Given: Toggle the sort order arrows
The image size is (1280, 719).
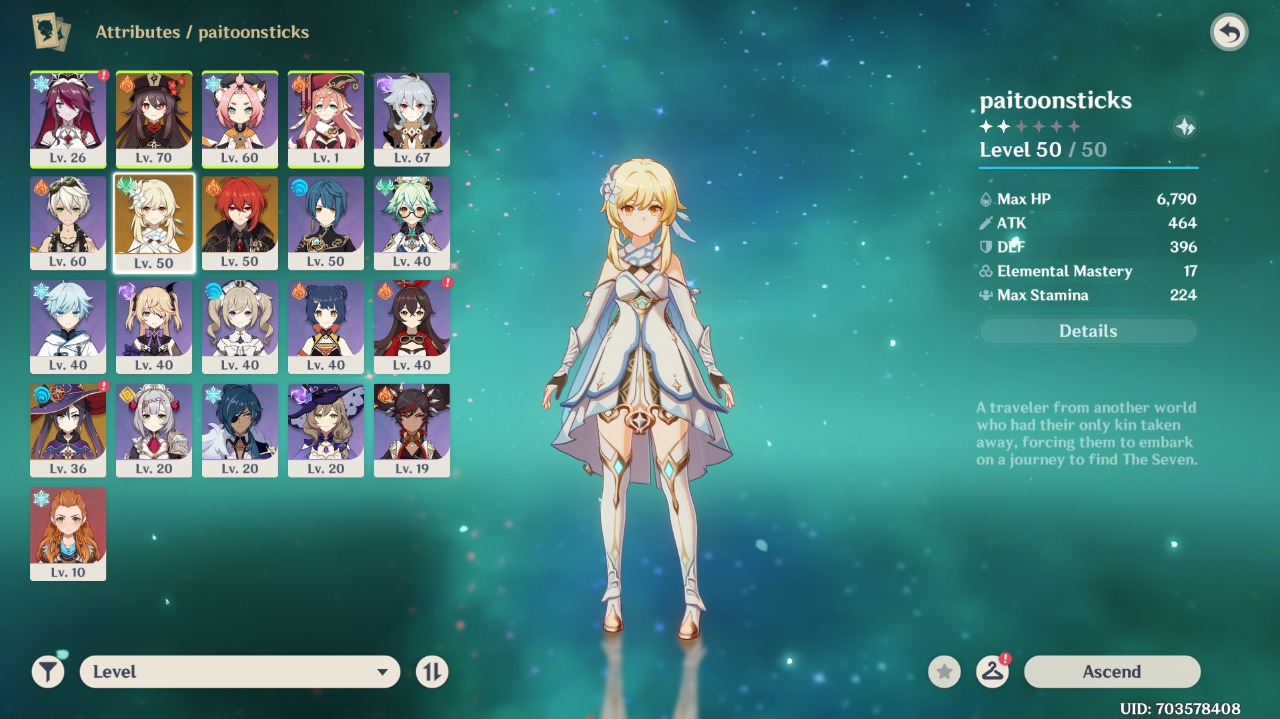Looking at the screenshot, I should (432, 672).
